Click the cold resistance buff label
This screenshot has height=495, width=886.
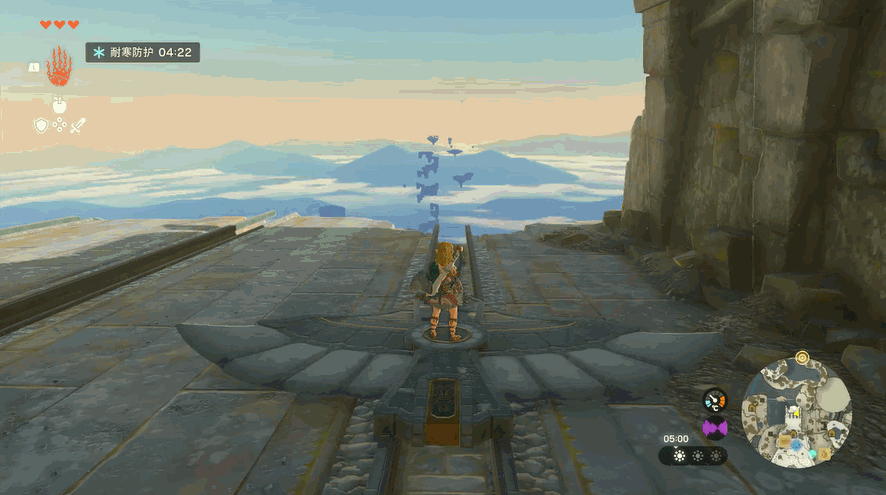142,51
